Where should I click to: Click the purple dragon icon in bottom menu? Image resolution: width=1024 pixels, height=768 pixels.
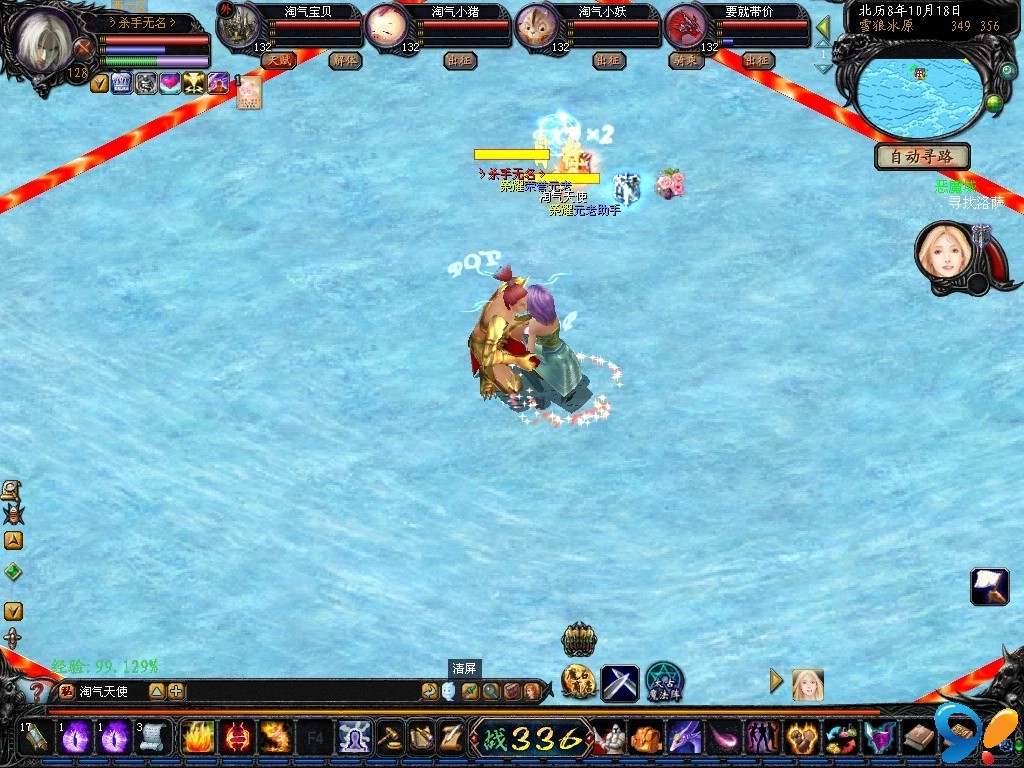click(x=685, y=738)
